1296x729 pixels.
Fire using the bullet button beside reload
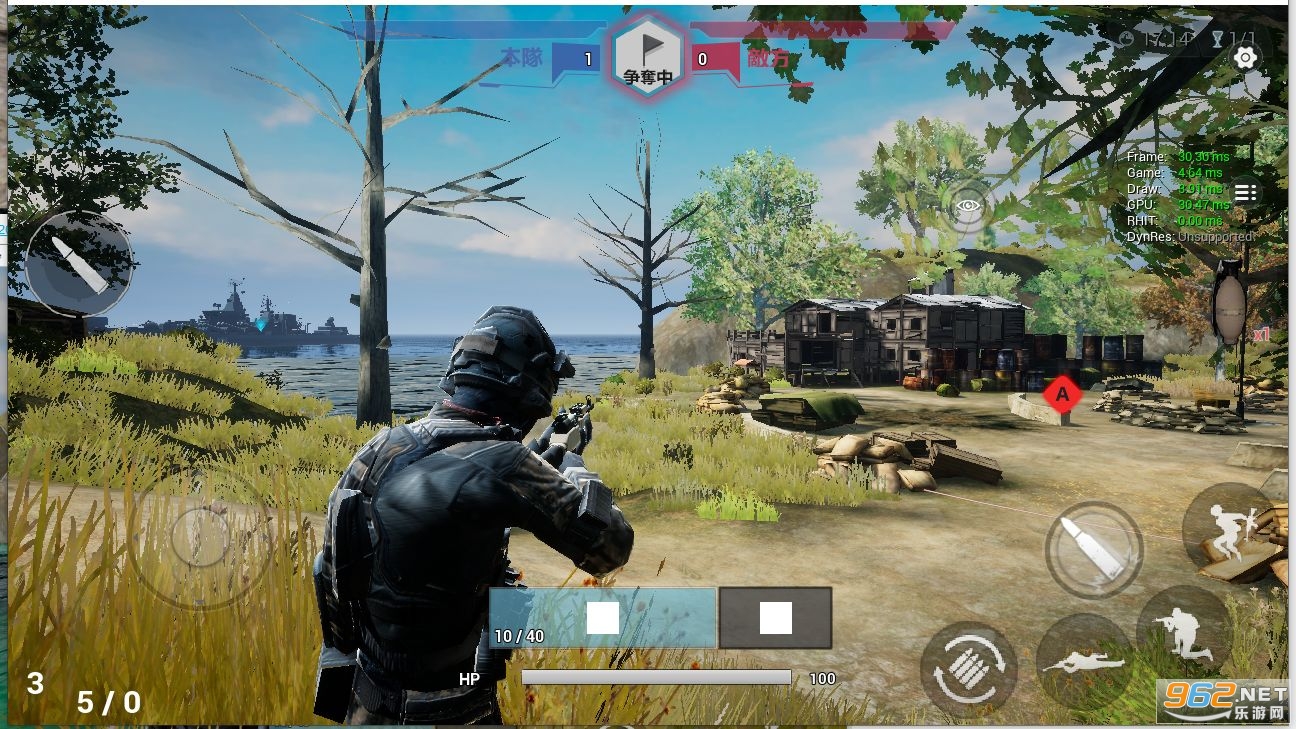[x=1094, y=549]
